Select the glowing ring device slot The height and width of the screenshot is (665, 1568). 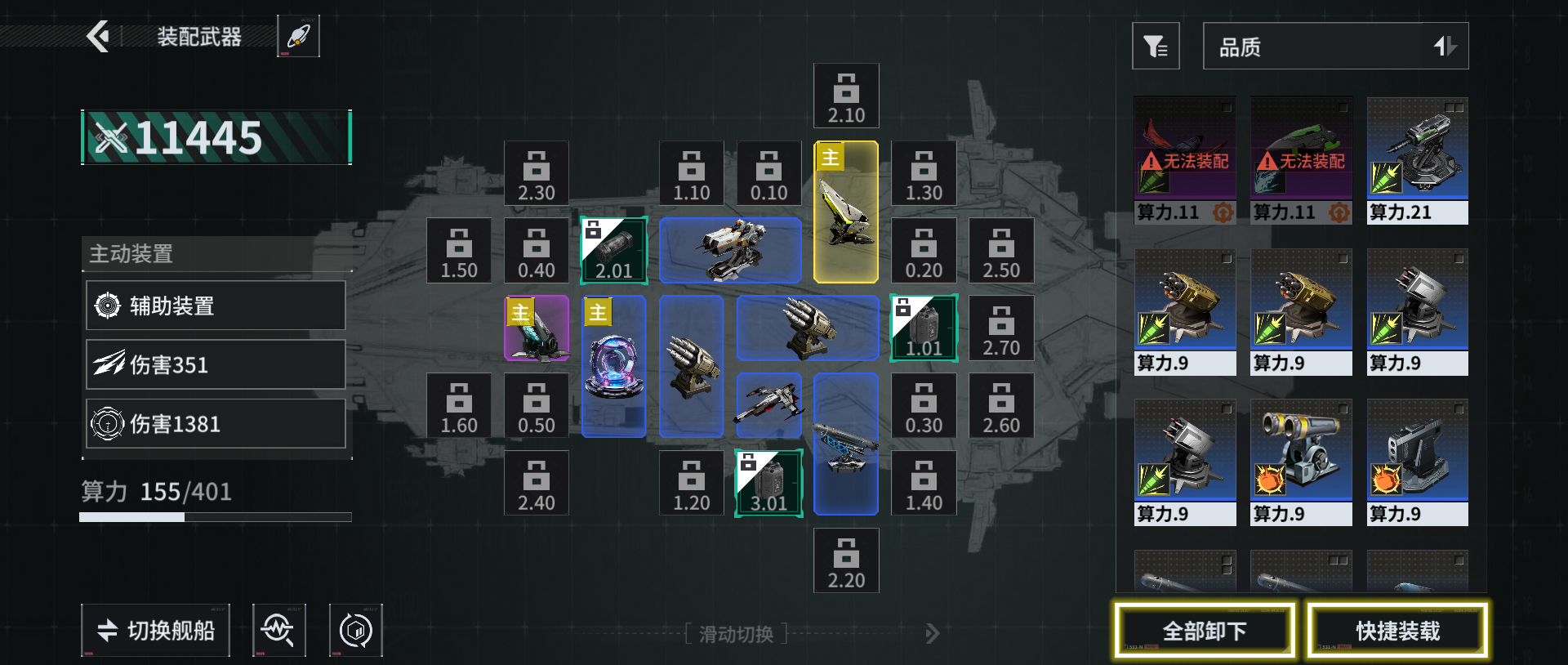click(x=614, y=366)
